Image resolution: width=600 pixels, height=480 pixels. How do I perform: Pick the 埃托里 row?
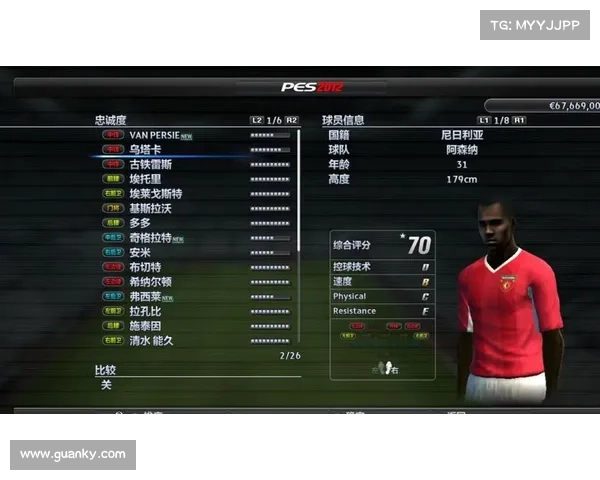tap(146, 179)
